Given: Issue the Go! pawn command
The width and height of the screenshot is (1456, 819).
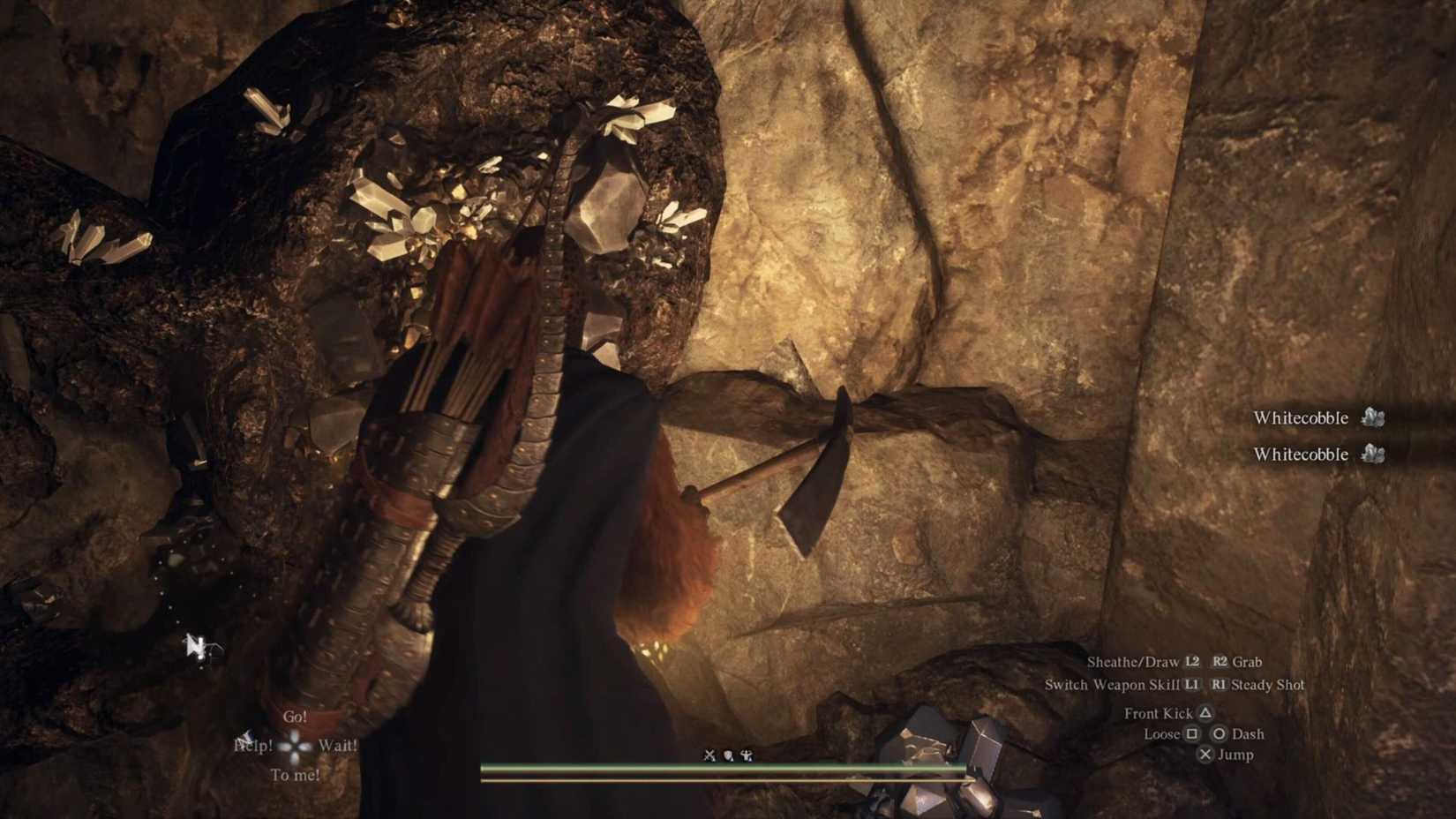Looking at the screenshot, I should (296, 718).
